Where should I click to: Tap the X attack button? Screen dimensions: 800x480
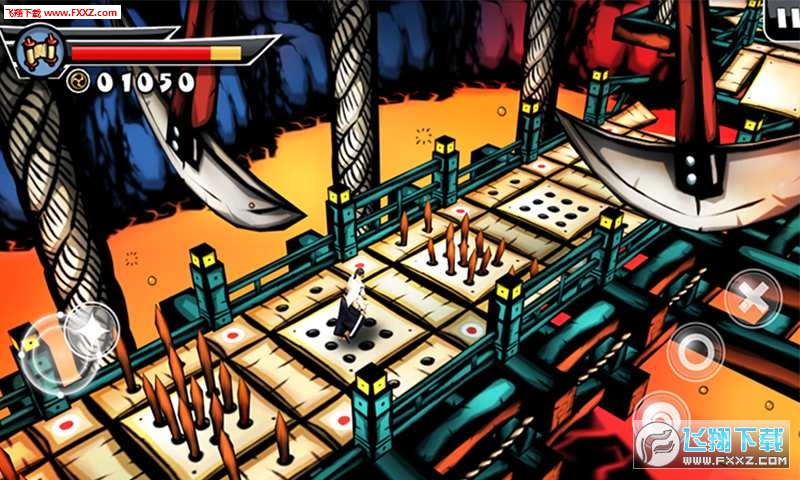click(752, 297)
